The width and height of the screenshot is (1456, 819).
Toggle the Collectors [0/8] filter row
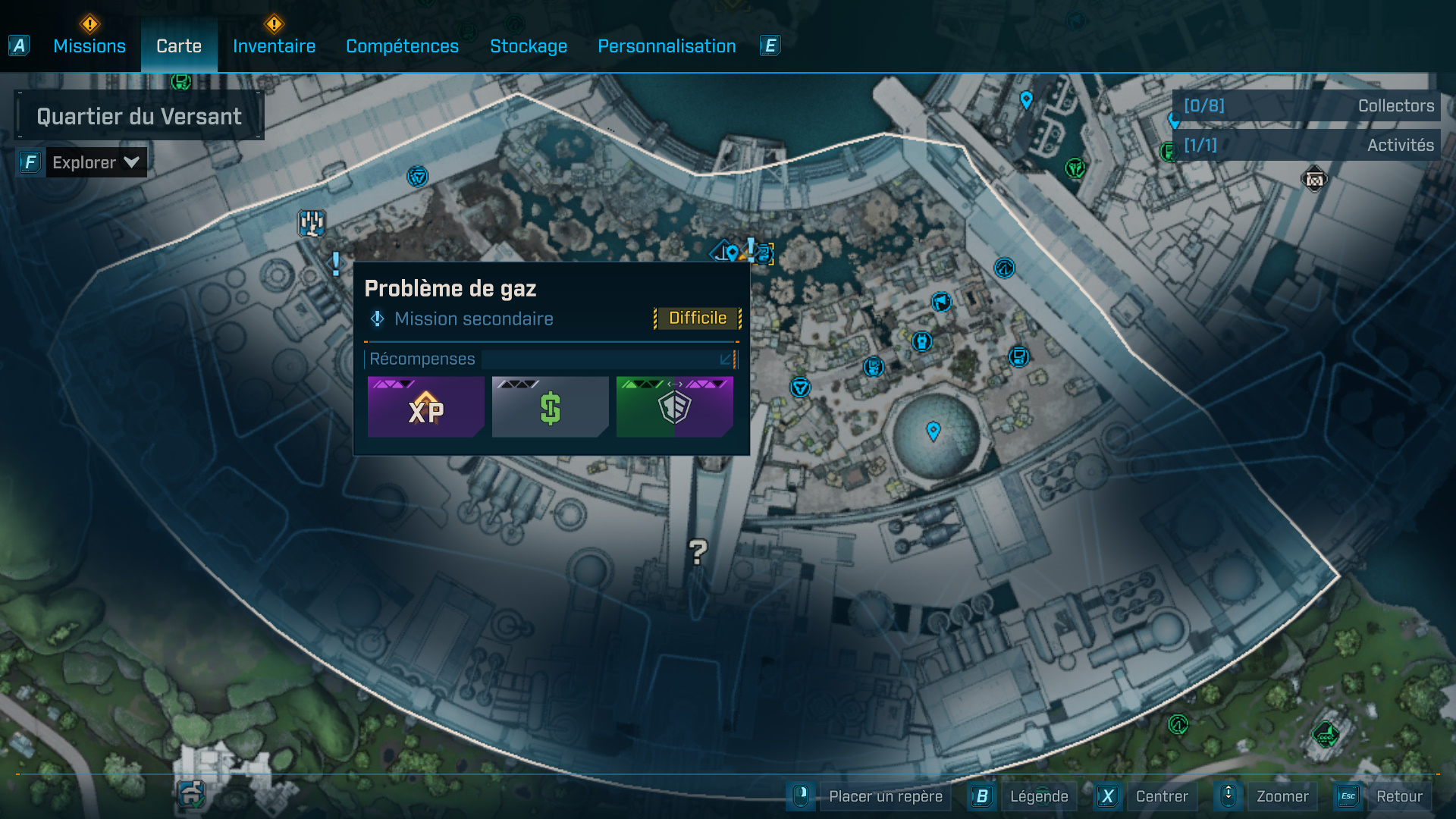pos(1305,106)
